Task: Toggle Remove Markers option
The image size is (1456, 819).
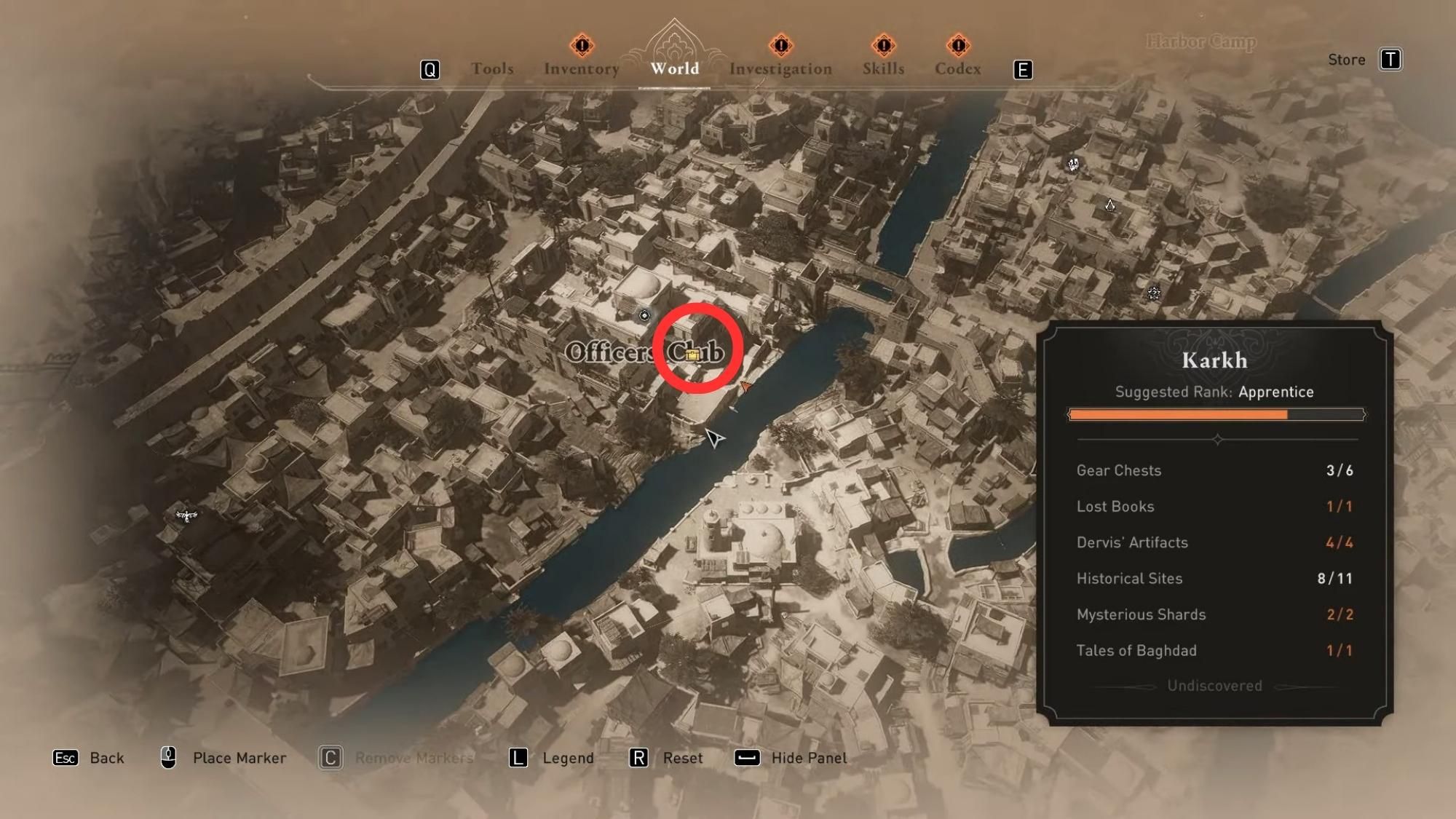Action: (414, 758)
